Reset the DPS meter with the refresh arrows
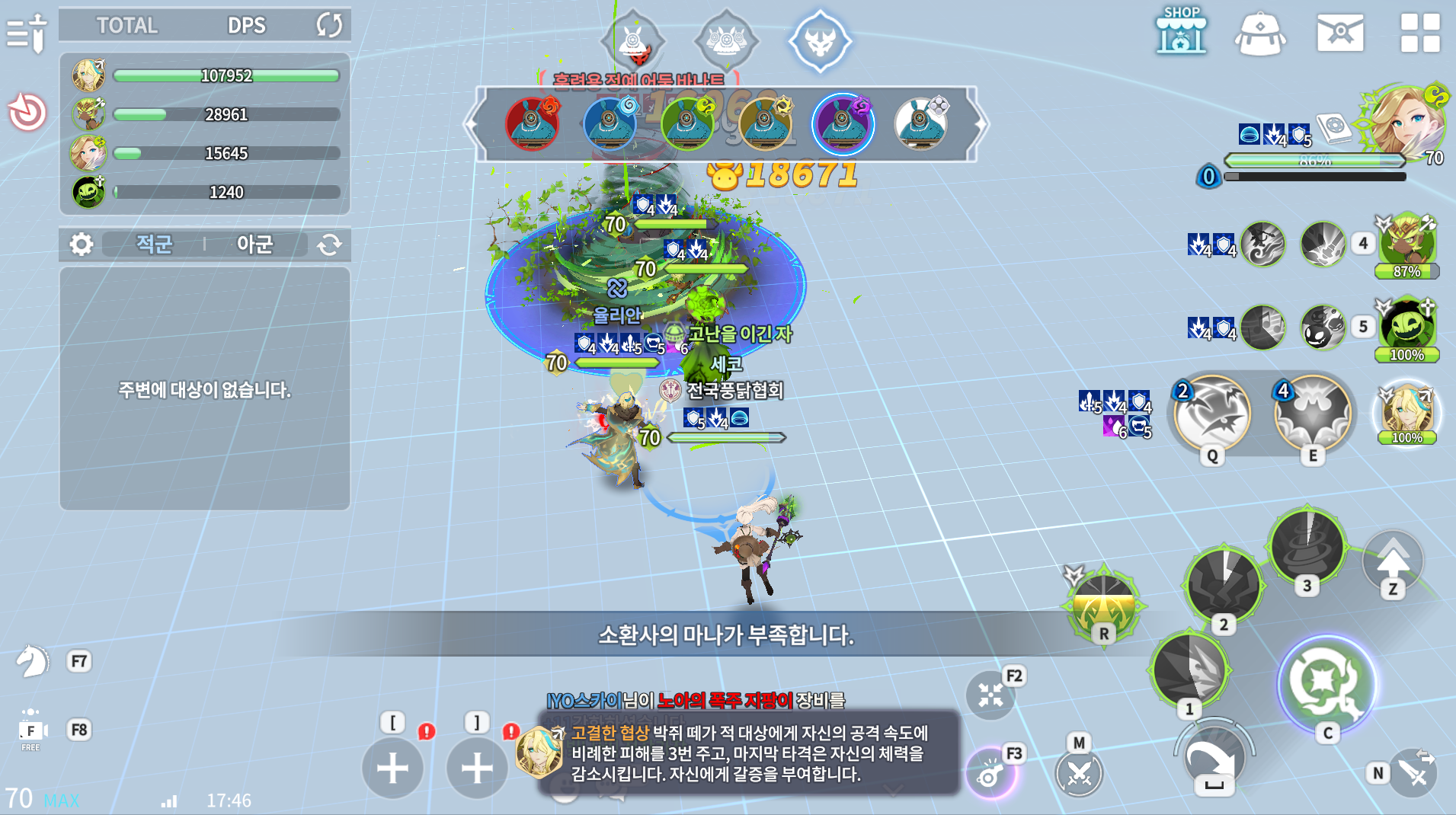1456x815 pixels. tap(329, 25)
